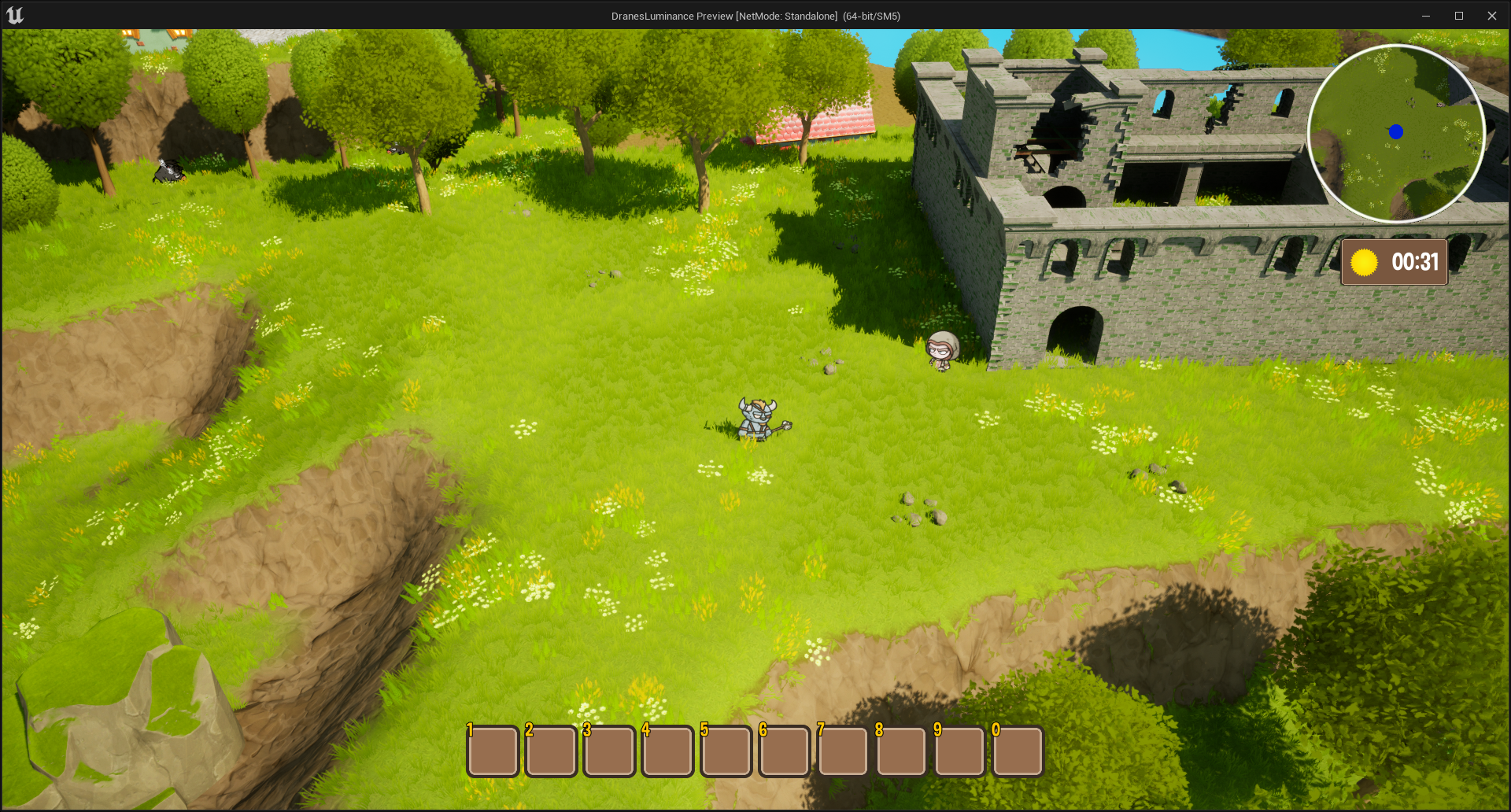This screenshot has height=812, width=1511.
Task: Select hotbar slot number 3
Action: pos(609,751)
